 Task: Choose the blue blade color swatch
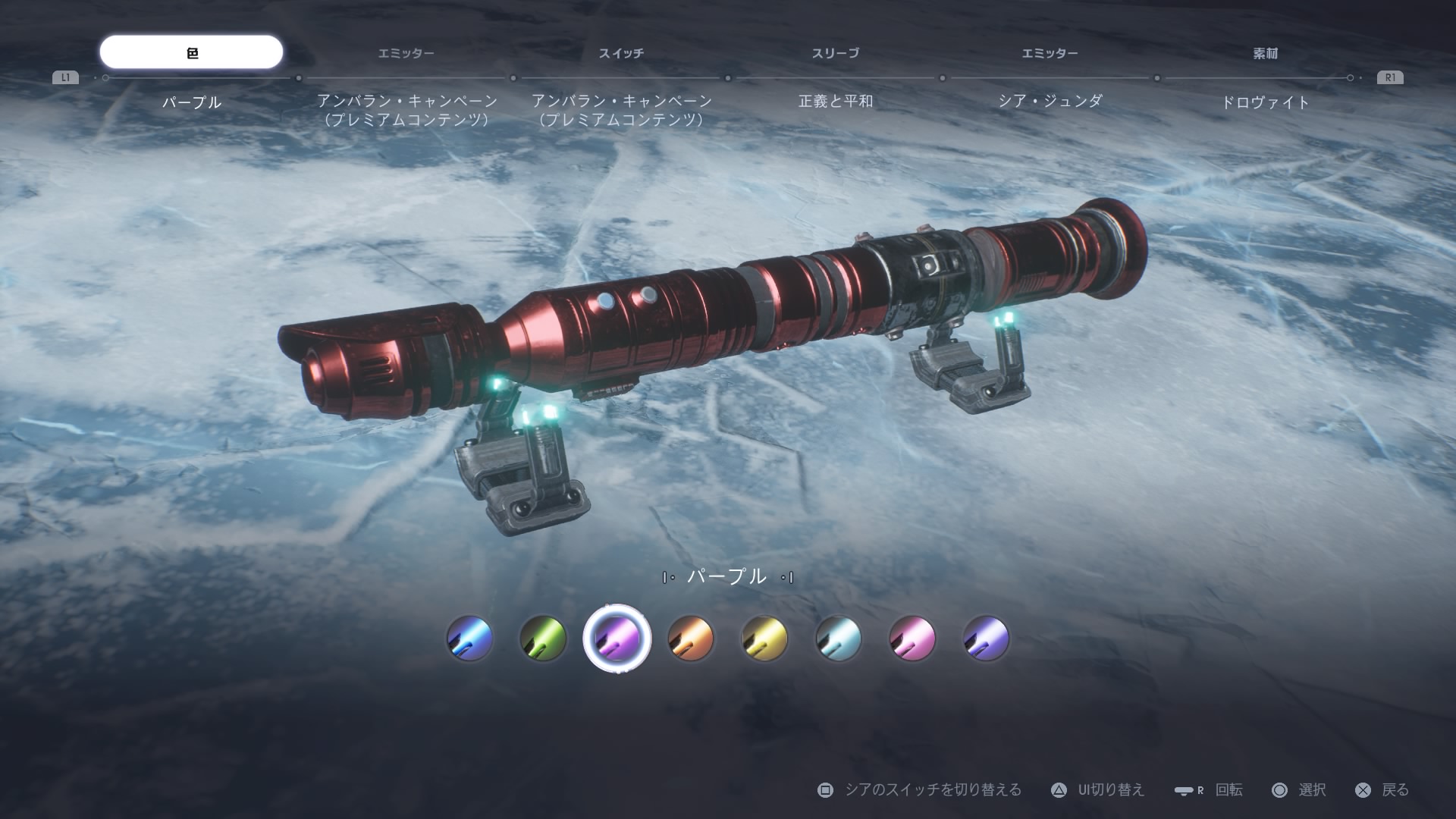click(469, 639)
